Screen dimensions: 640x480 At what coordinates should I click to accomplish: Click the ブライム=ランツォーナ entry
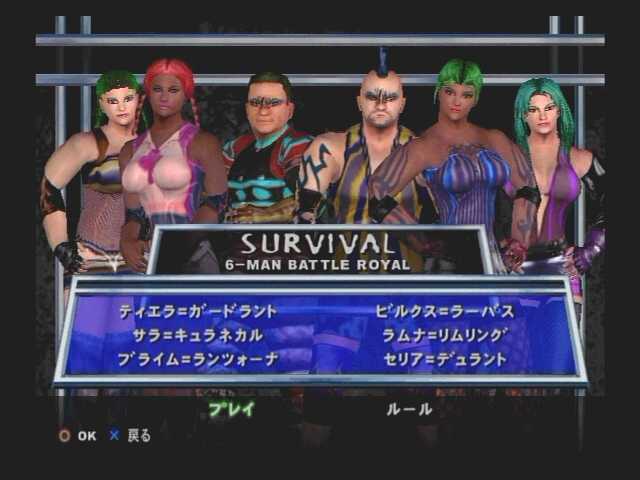pos(198,358)
